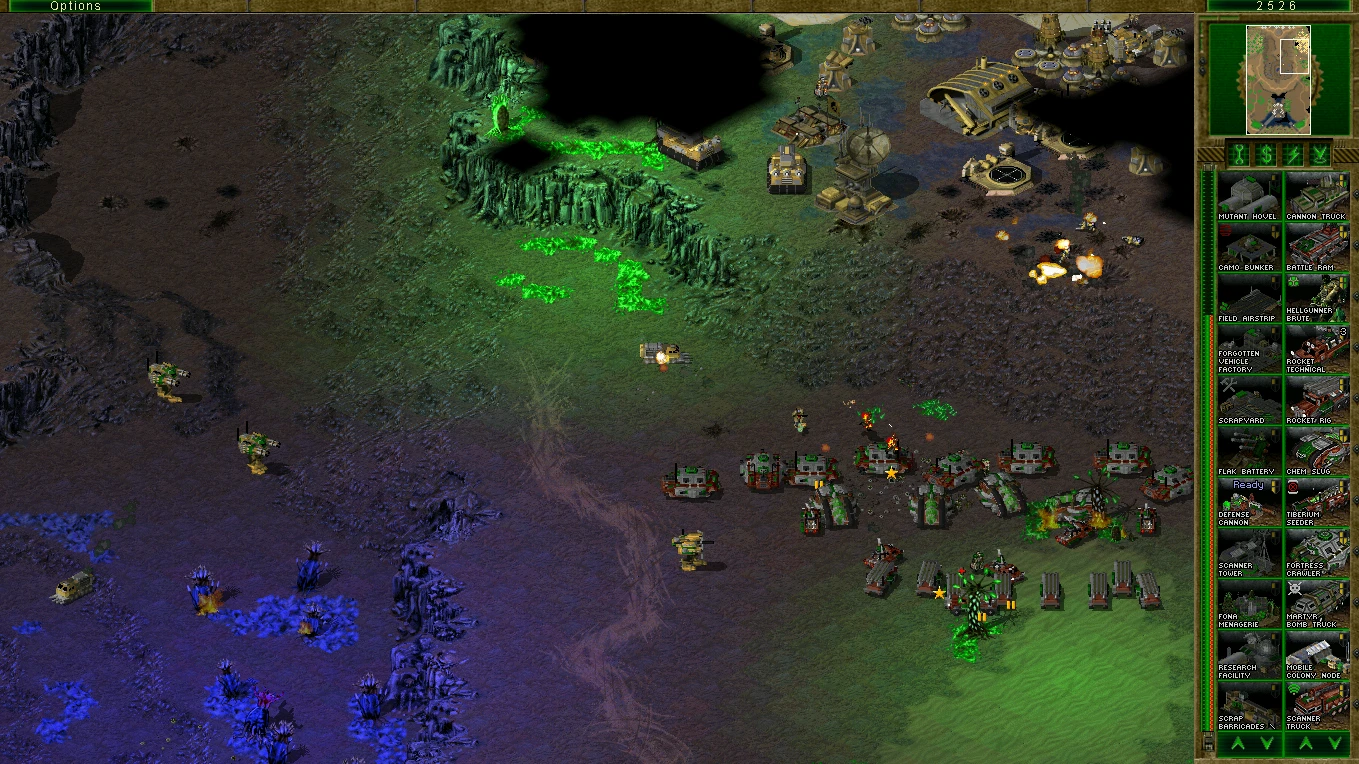The image size is (1359, 764).
Task: Open the Options menu
Action: [x=76, y=6]
